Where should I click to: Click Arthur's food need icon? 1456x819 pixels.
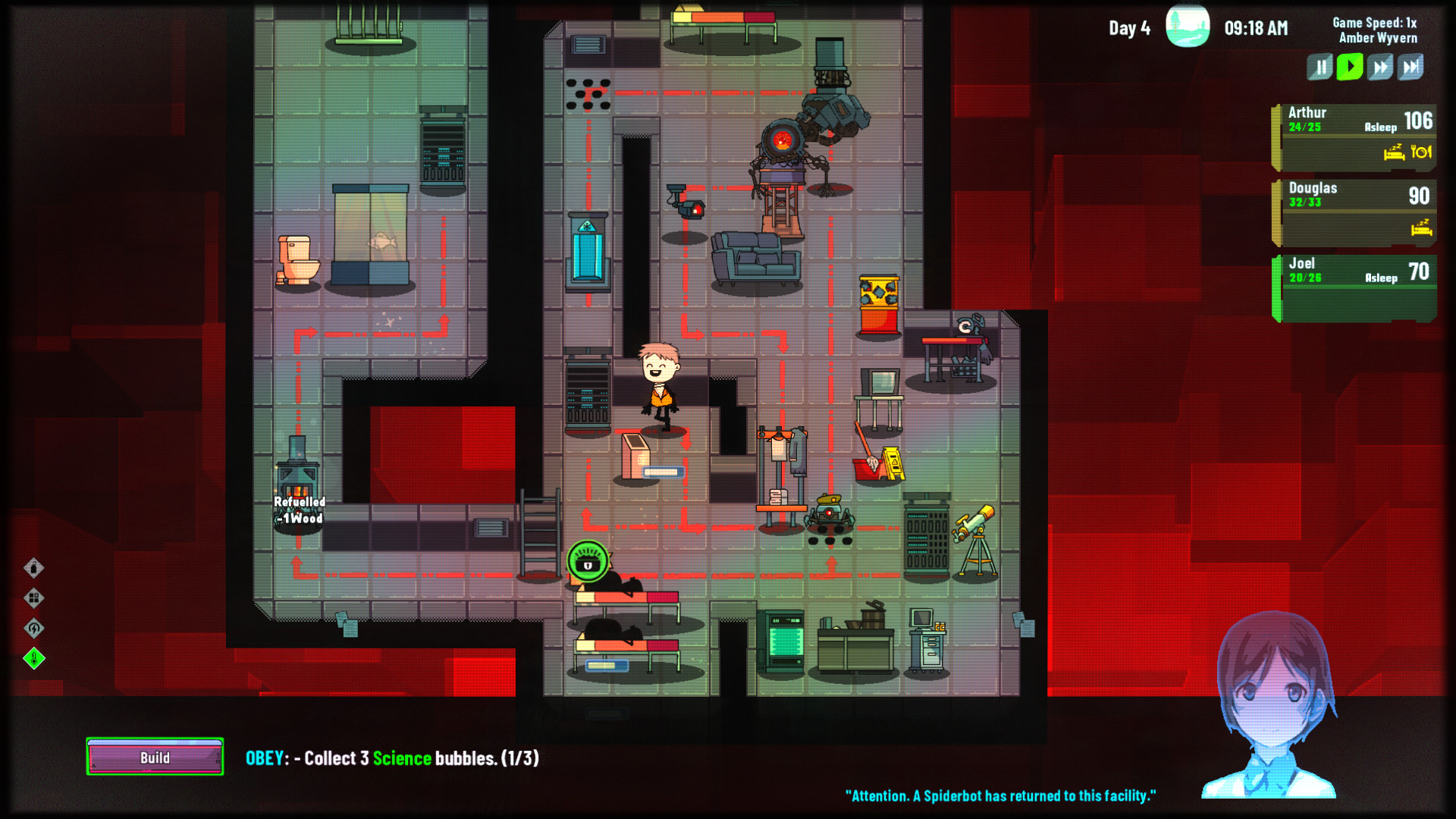[x=1420, y=152]
